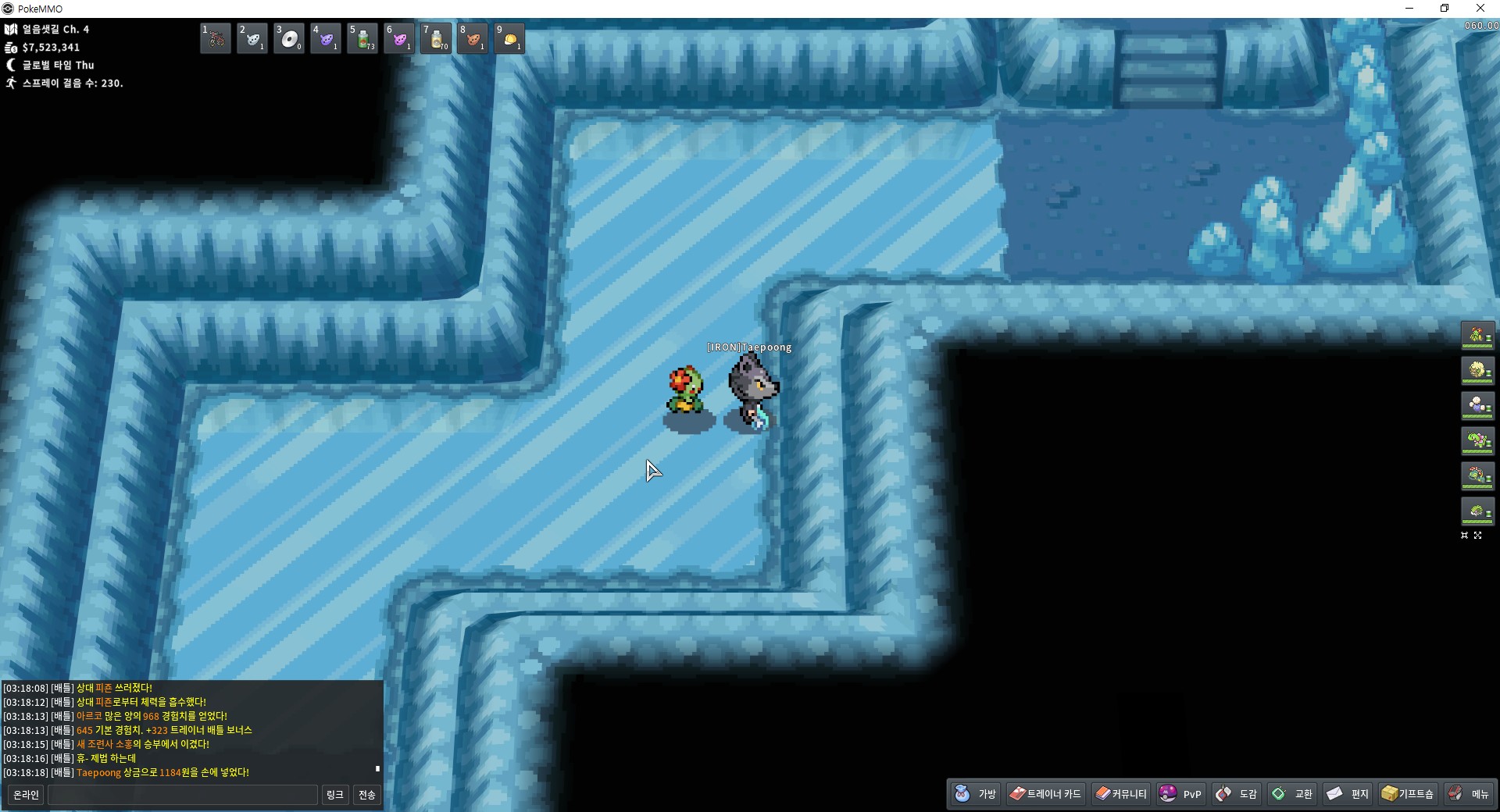Open the 편지 (Mail) inbox
The height and width of the screenshot is (812, 1500).
pos(1348,794)
